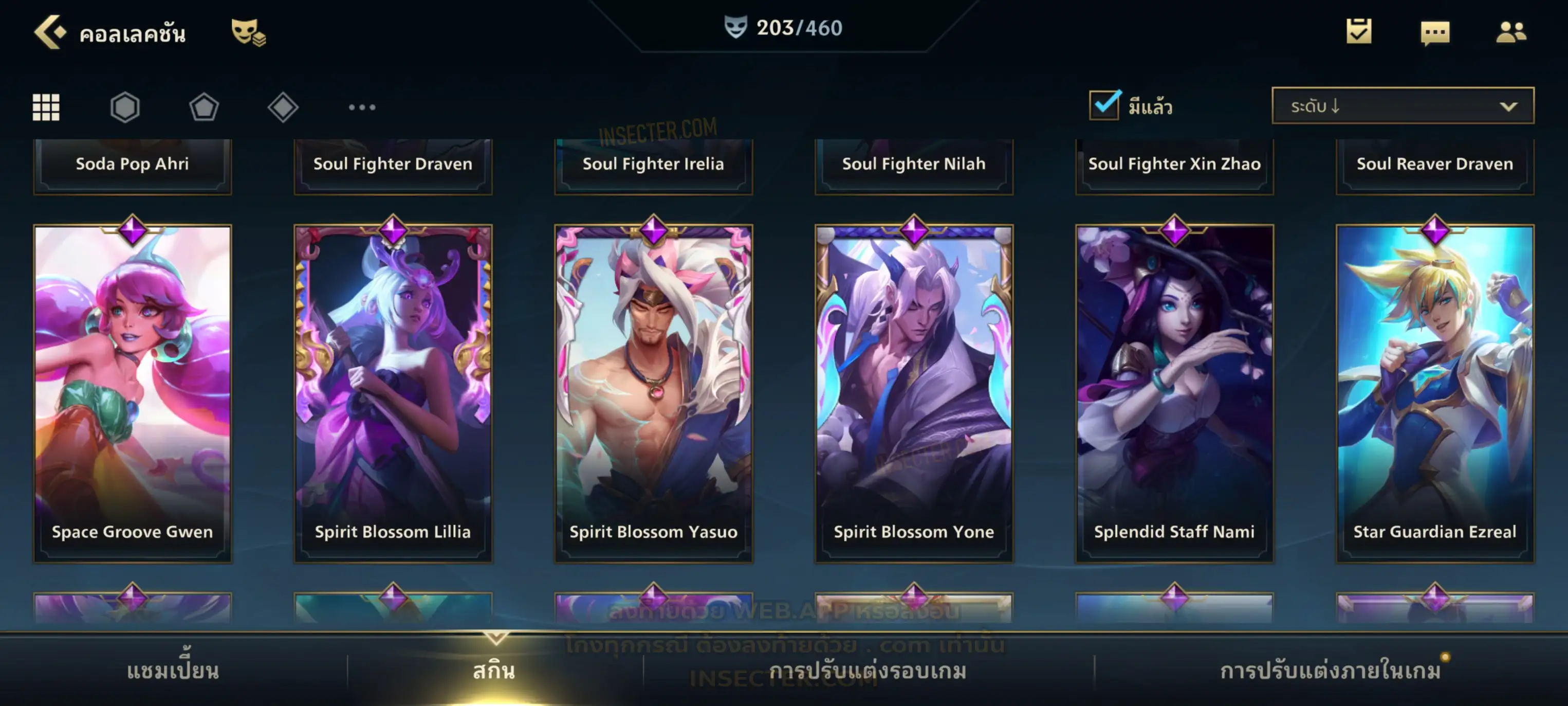Switch to the แชมเปี้ยน champions tab
1568x706 pixels.
(x=173, y=671)
